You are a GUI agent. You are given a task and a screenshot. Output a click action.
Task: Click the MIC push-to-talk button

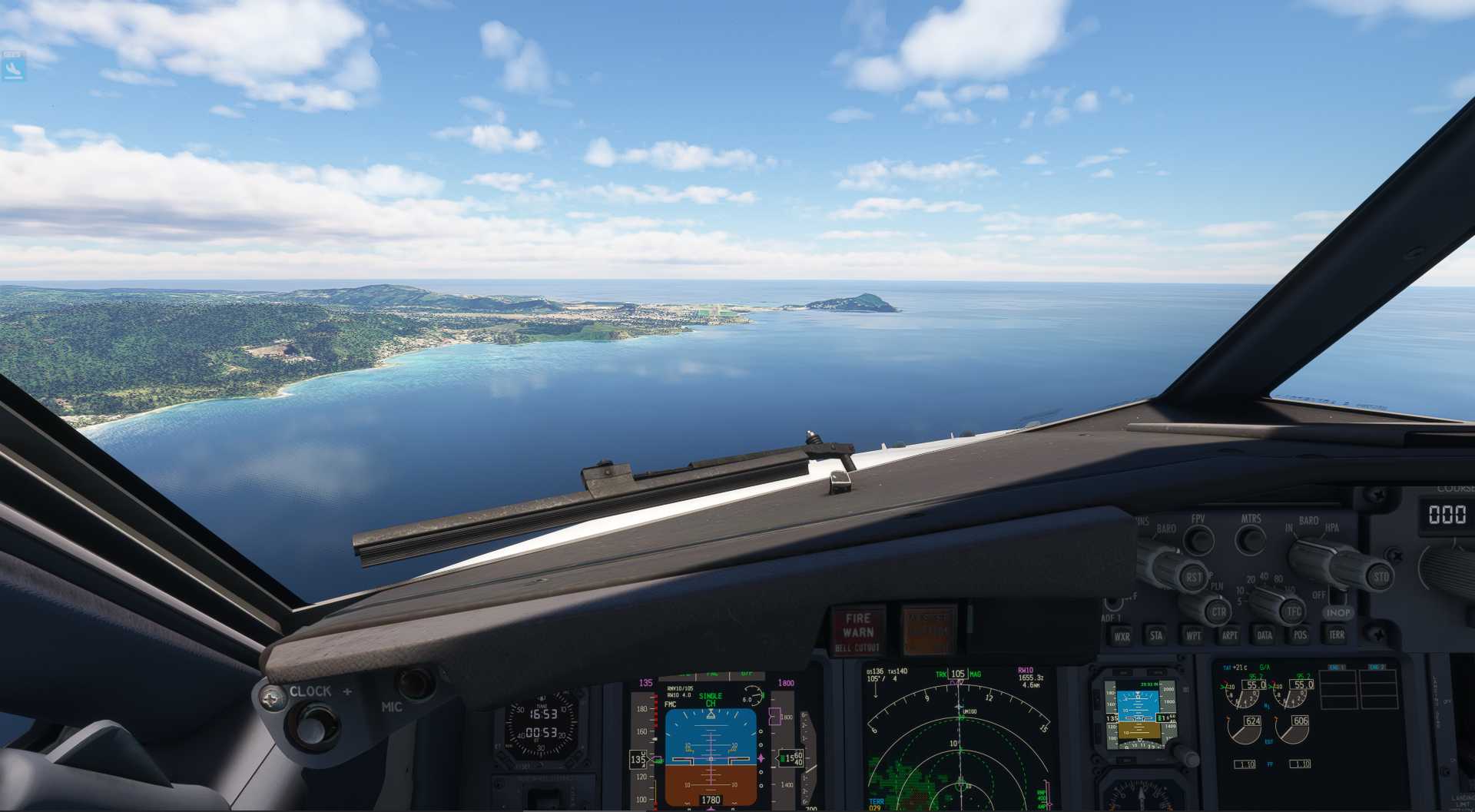415,682
